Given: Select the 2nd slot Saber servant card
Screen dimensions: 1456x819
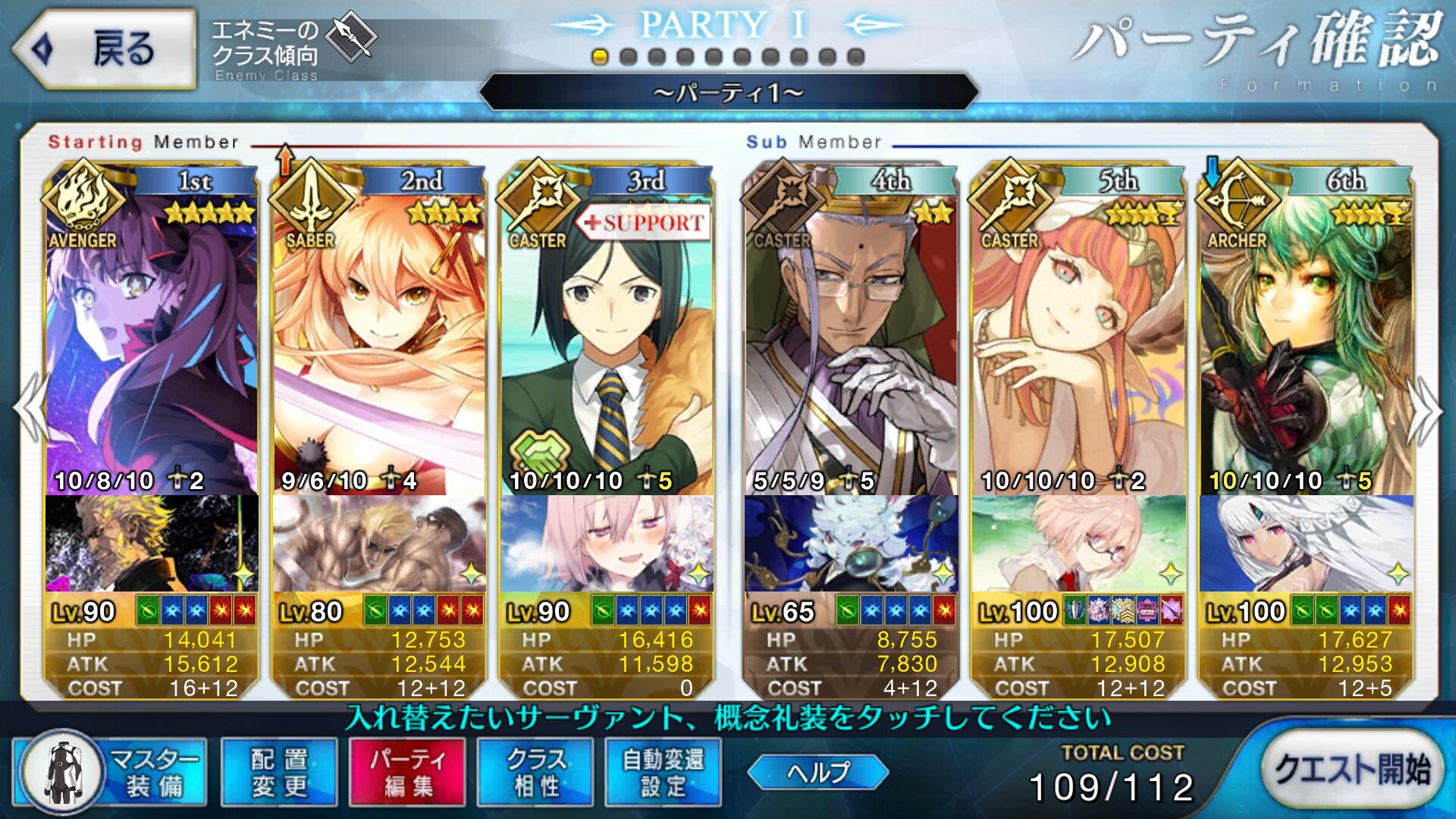Looking at the screenshot, I should (379, 341).
